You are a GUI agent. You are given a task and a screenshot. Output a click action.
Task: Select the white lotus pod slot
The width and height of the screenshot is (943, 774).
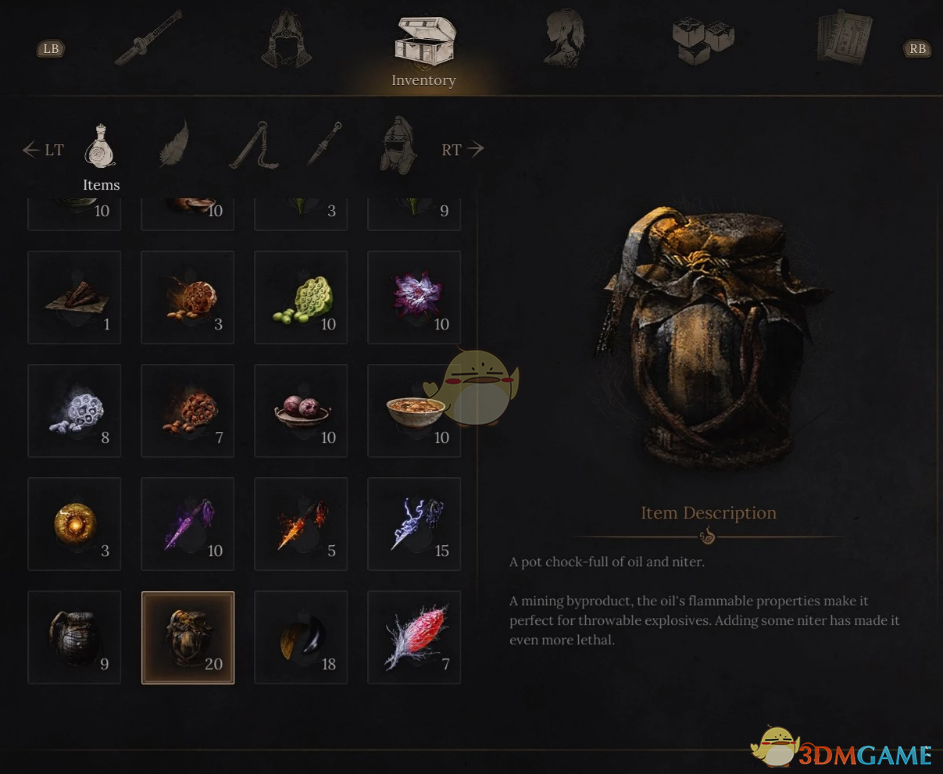point(74,411)
